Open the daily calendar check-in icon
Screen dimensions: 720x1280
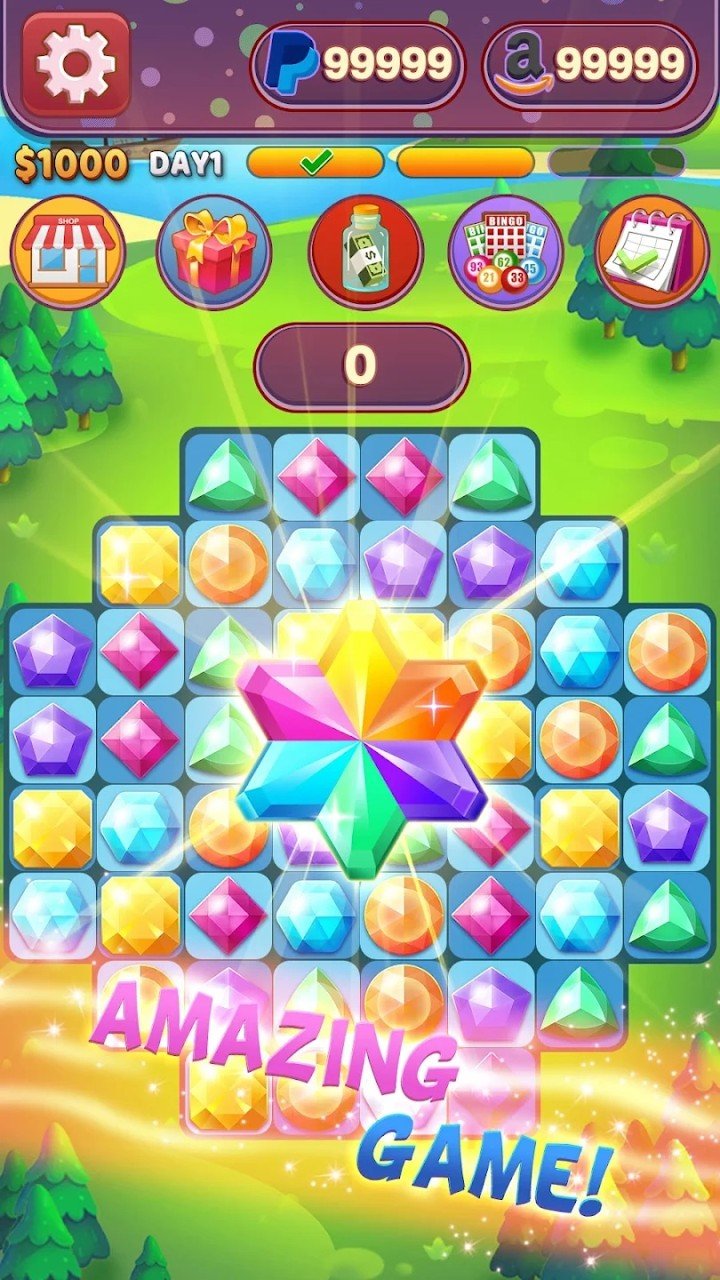click(x=652, y=252)
